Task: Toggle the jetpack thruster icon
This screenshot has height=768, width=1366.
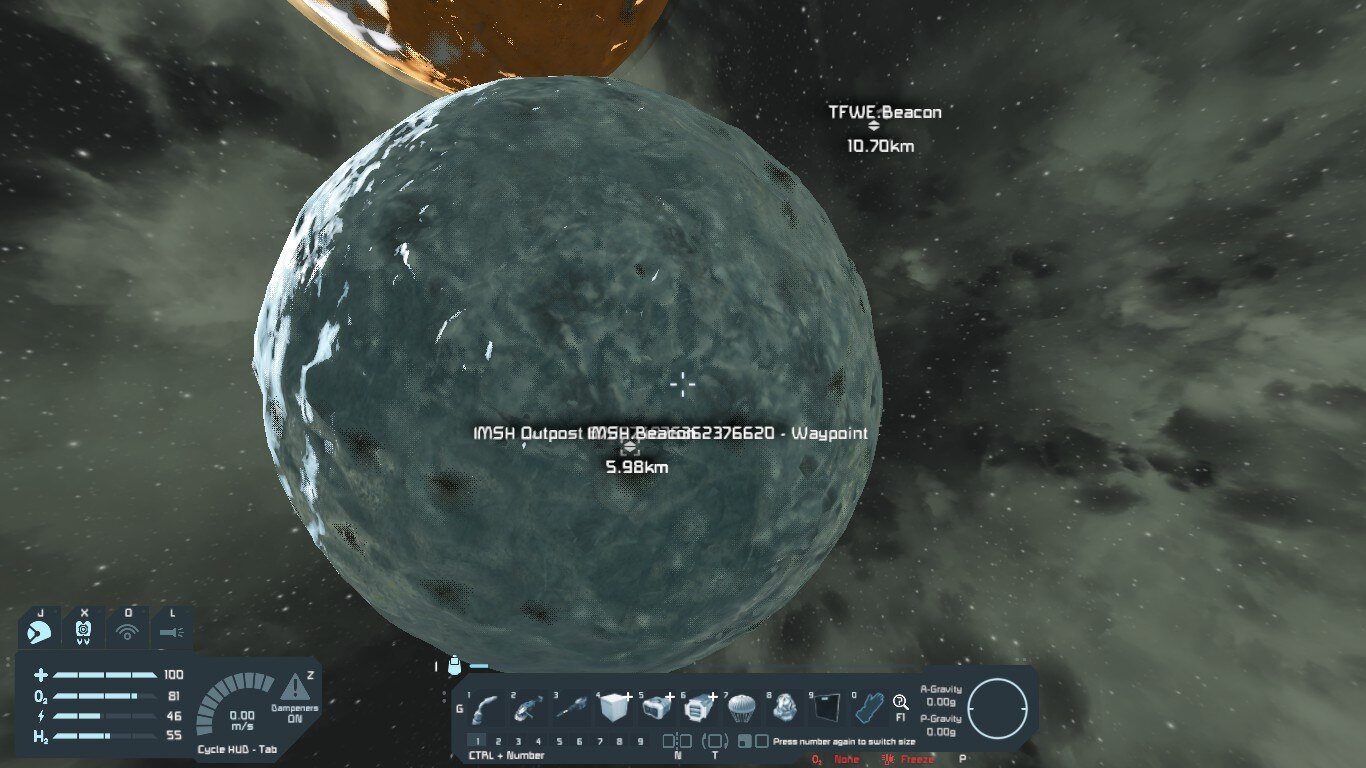Action: click(40, 631)
